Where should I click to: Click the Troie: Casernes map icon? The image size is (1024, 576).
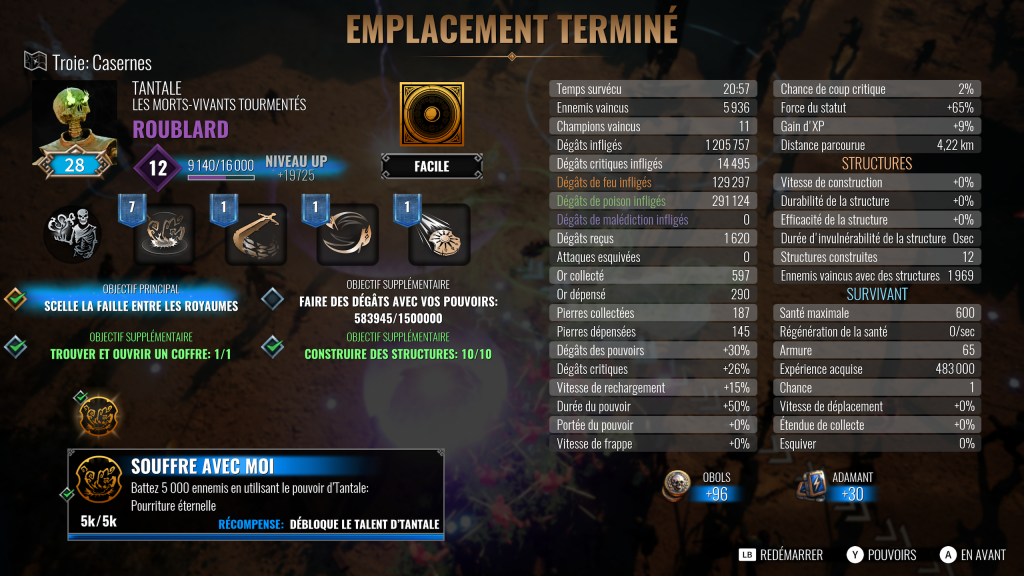click(x=35, y=62)
